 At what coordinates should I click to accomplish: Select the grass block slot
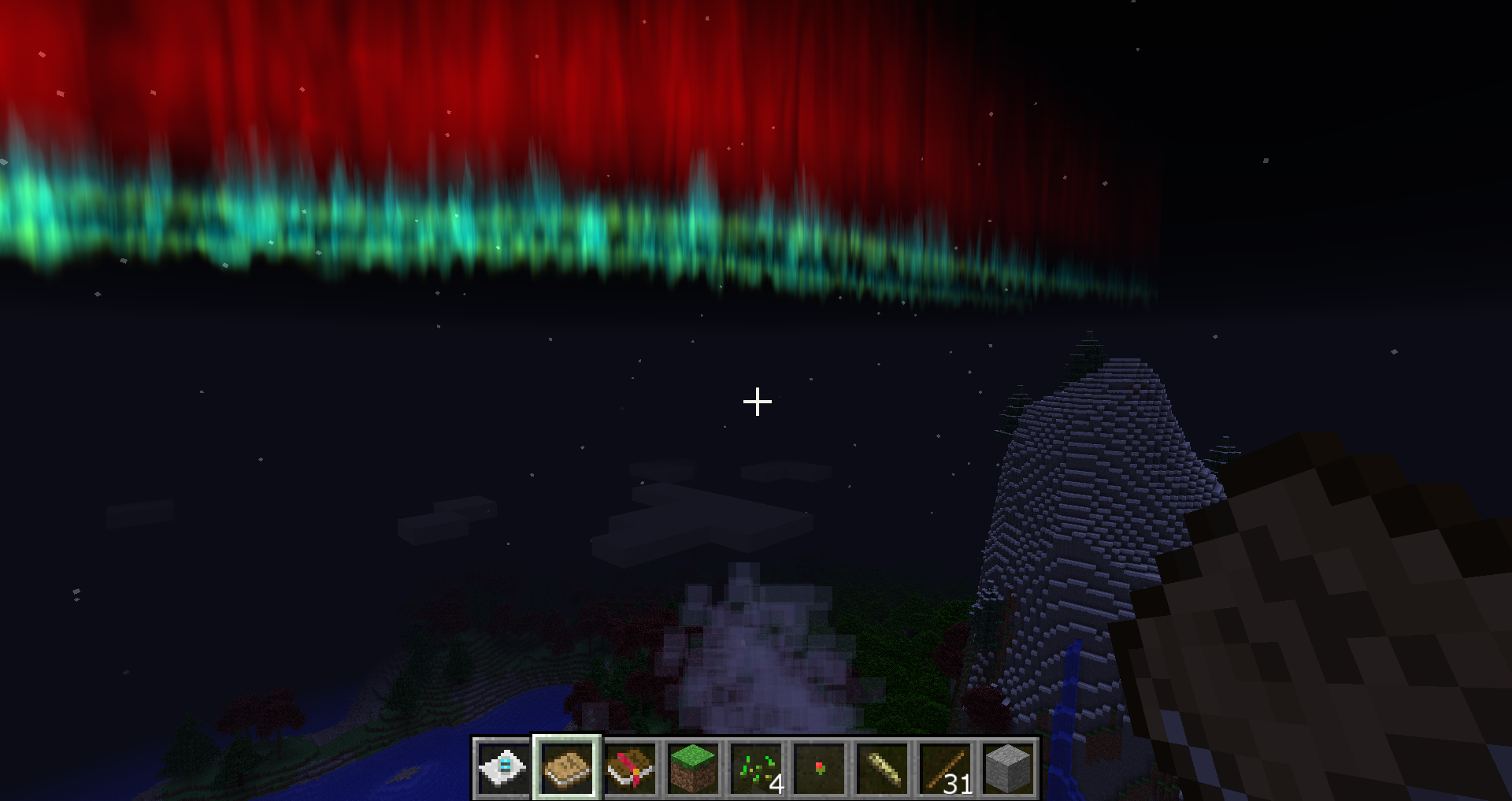click(x=693, y=768)
